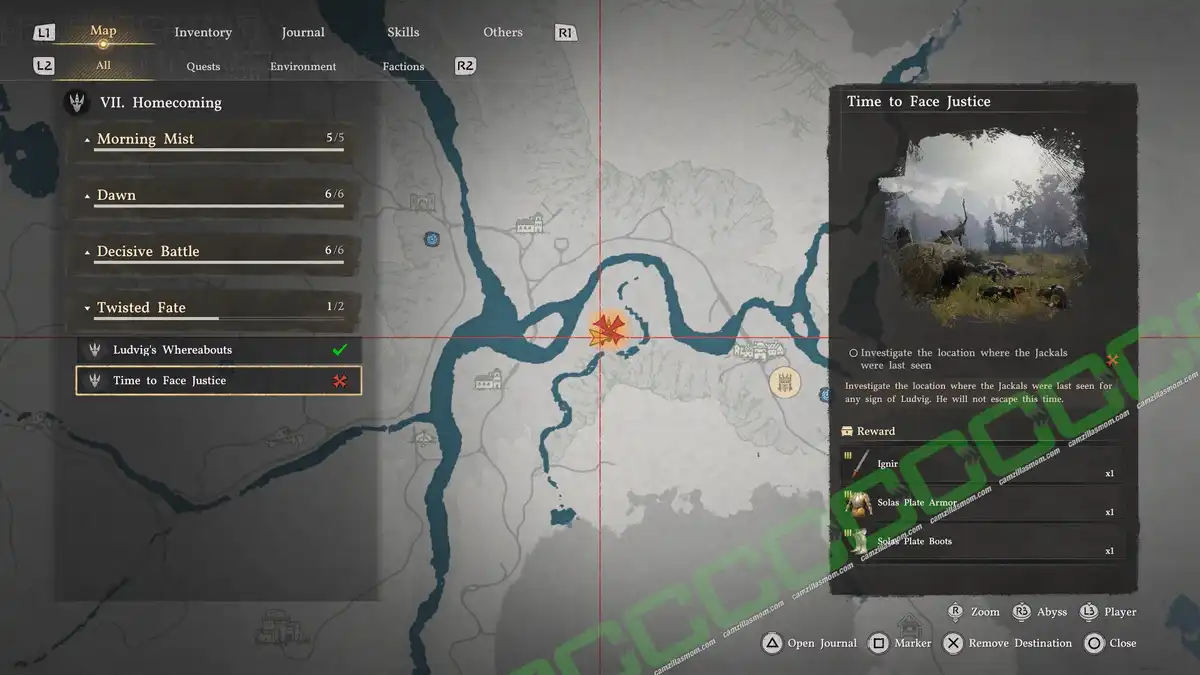
Task: Switch to the Factions filter
Action: [403, 66]
